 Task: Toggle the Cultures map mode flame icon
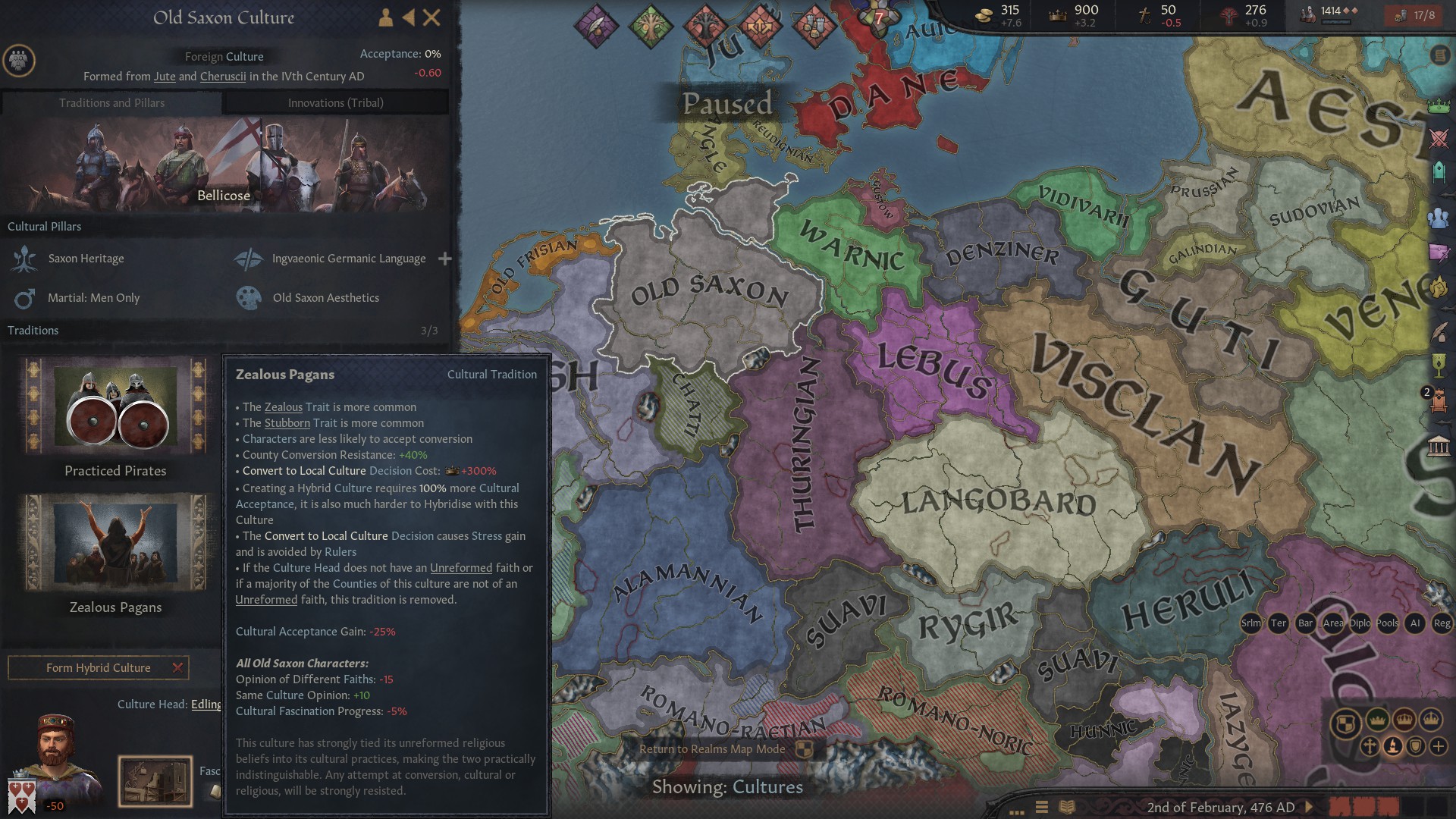(x=1393, y=747)
